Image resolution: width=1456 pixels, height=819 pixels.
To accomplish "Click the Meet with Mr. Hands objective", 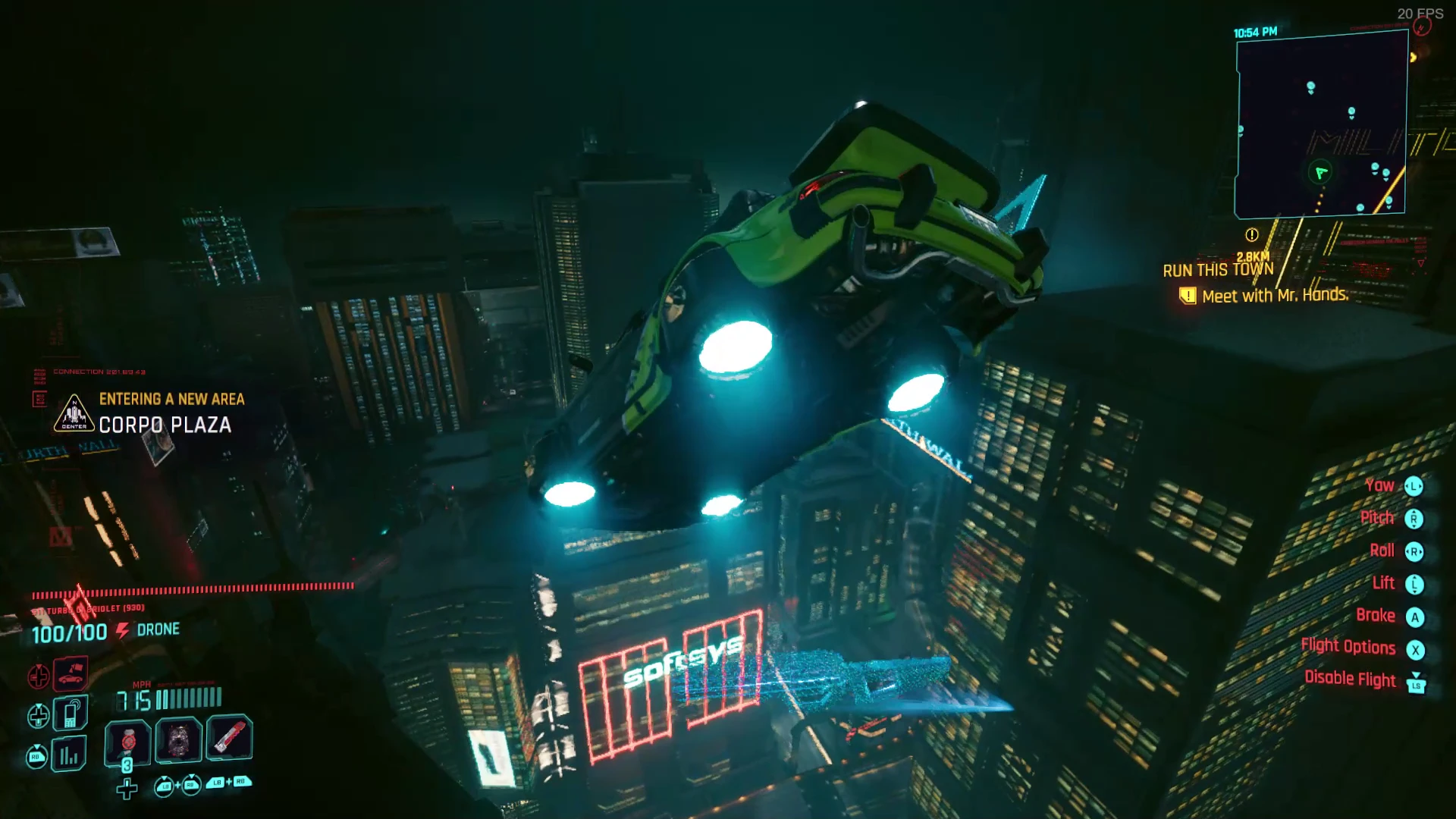I will (x=1275, y=296).
